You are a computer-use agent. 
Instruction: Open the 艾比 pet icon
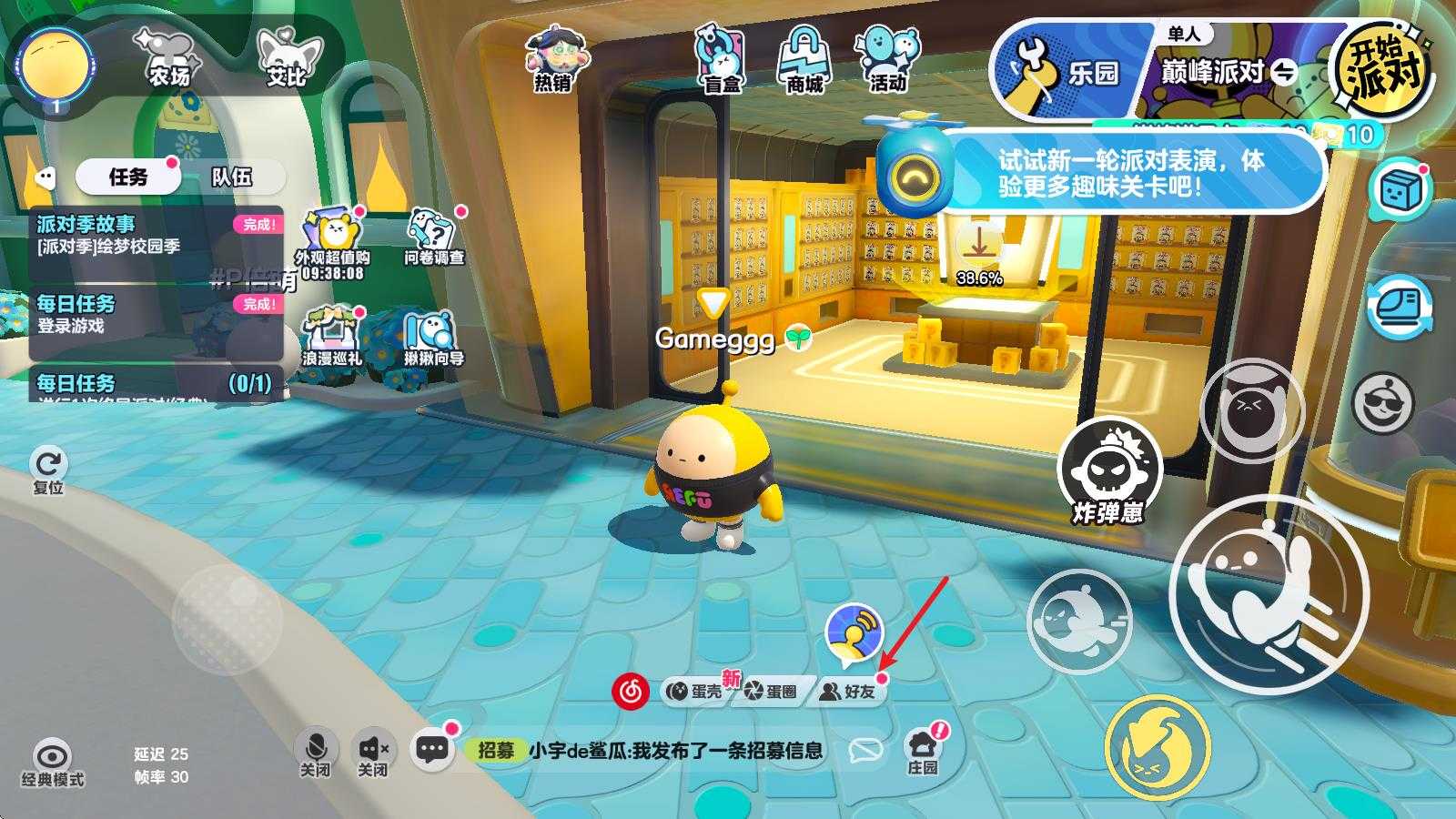pos(286,56)
